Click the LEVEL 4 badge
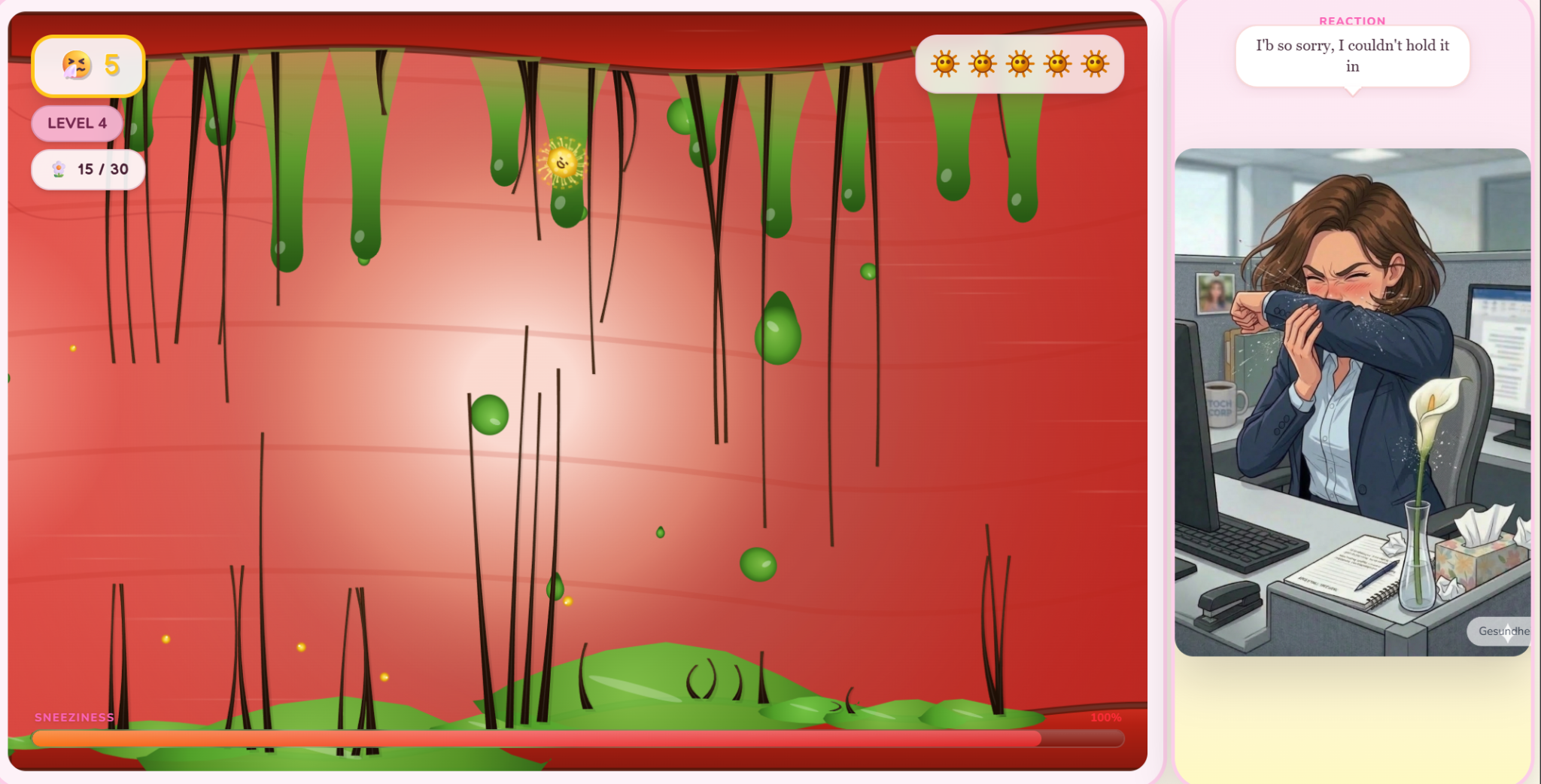 click(76, 123)
